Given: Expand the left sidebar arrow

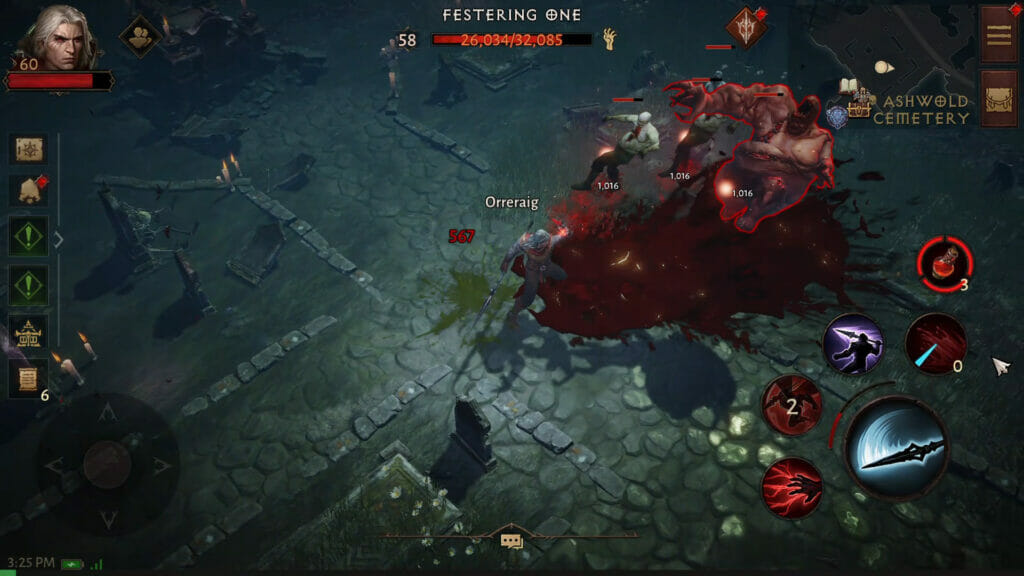Looking at the screenshot, I should (58, 239).
